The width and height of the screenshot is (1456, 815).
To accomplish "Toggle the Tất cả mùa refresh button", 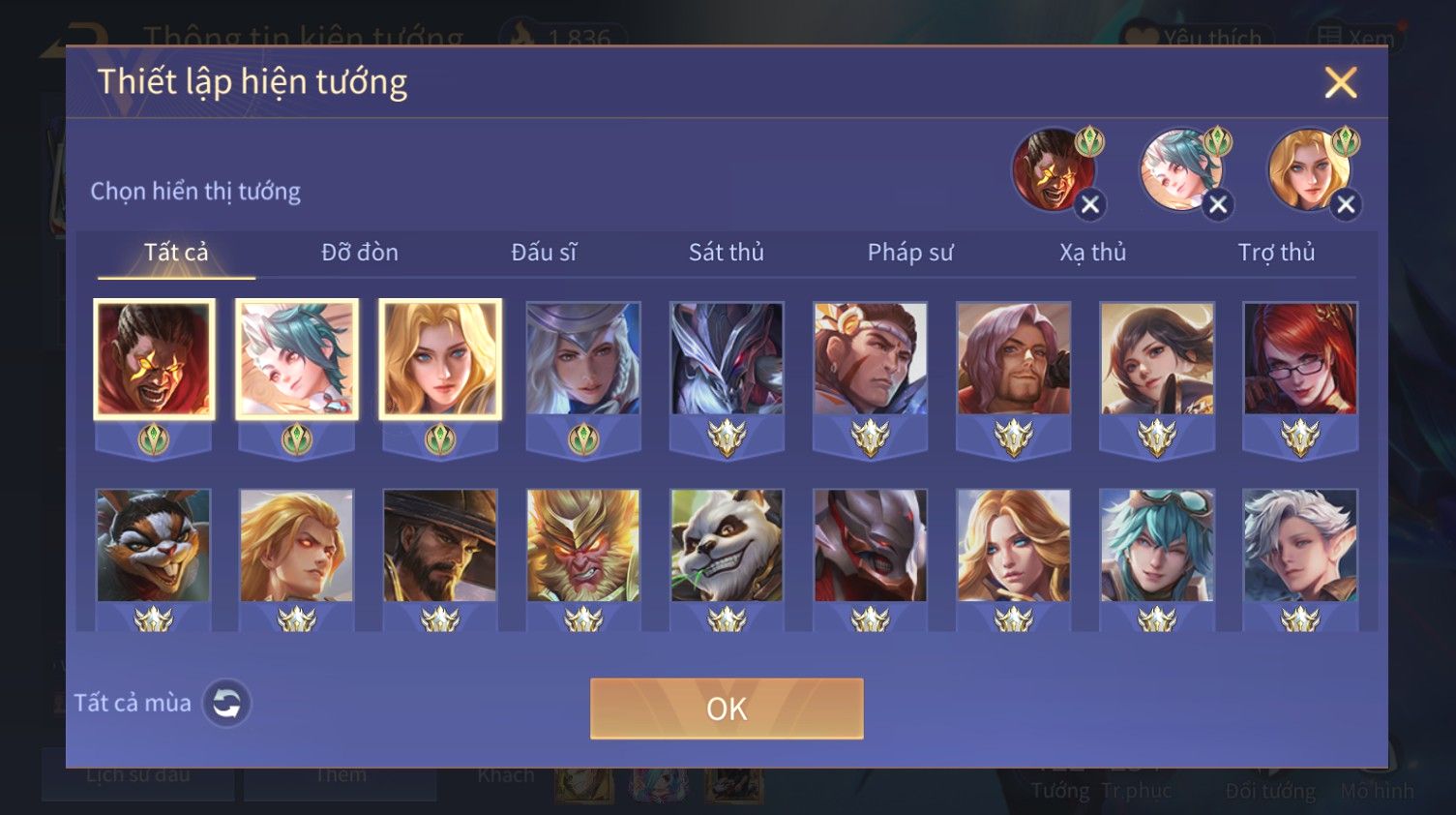I will click(x=226, y=704).
